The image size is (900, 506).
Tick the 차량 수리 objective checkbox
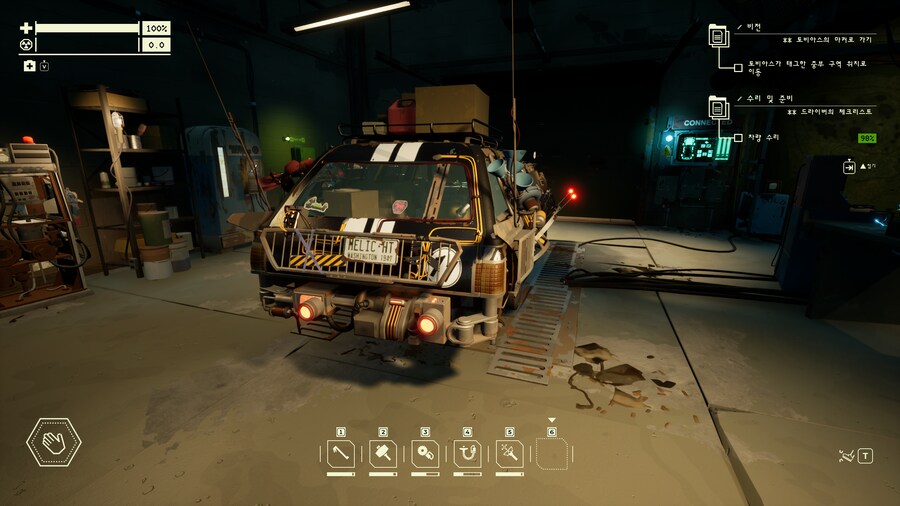tap(738, 137)
